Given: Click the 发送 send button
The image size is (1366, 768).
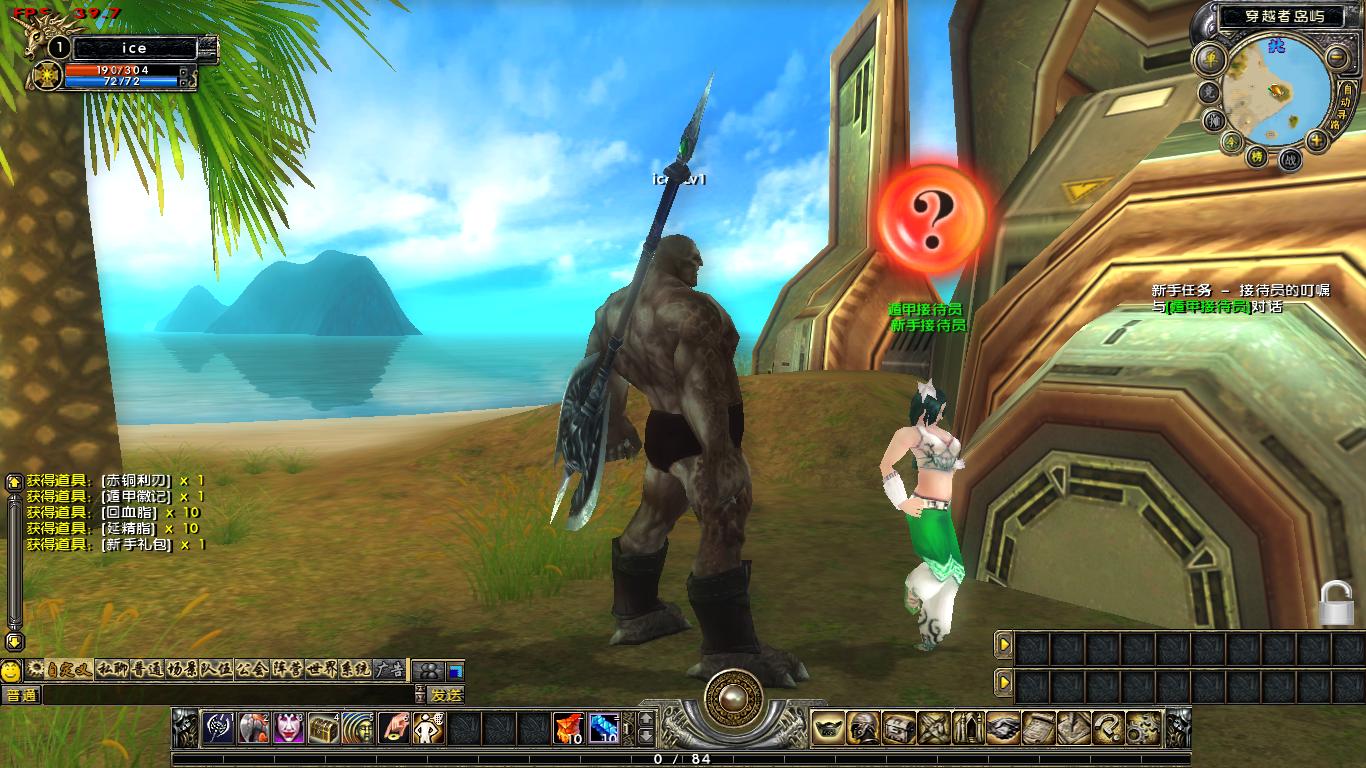Looking at the screenshot, I should (x=446, y=695).
